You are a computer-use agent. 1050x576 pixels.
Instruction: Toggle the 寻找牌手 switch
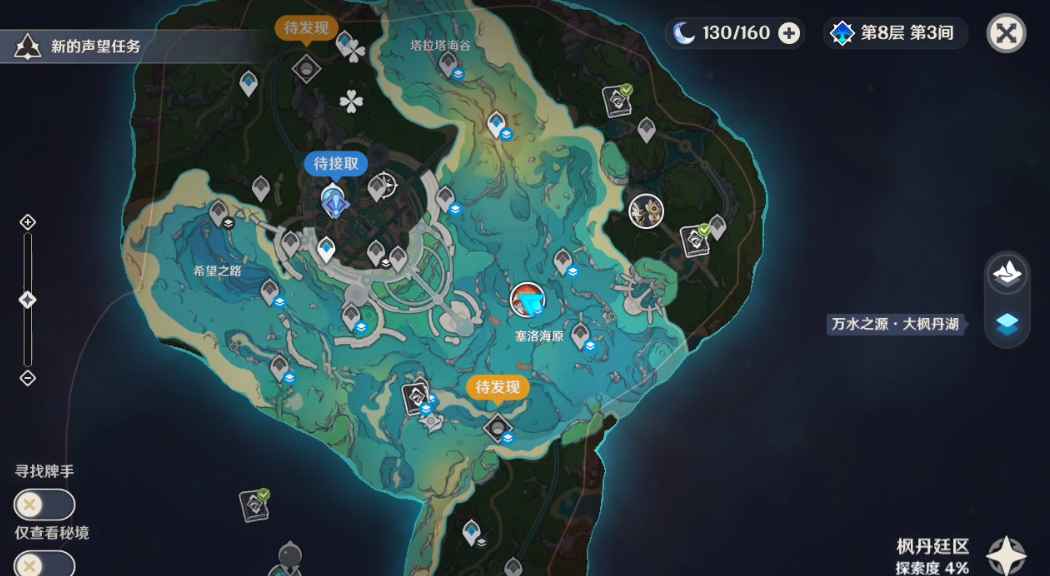[44, 505]
